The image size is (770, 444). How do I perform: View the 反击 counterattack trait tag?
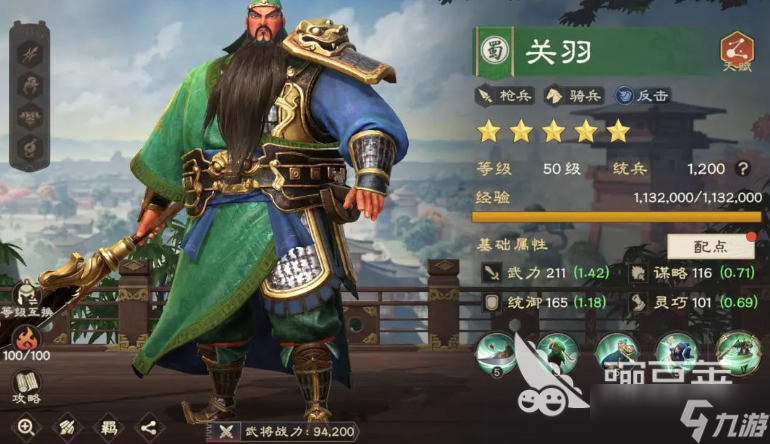point(642,96)
